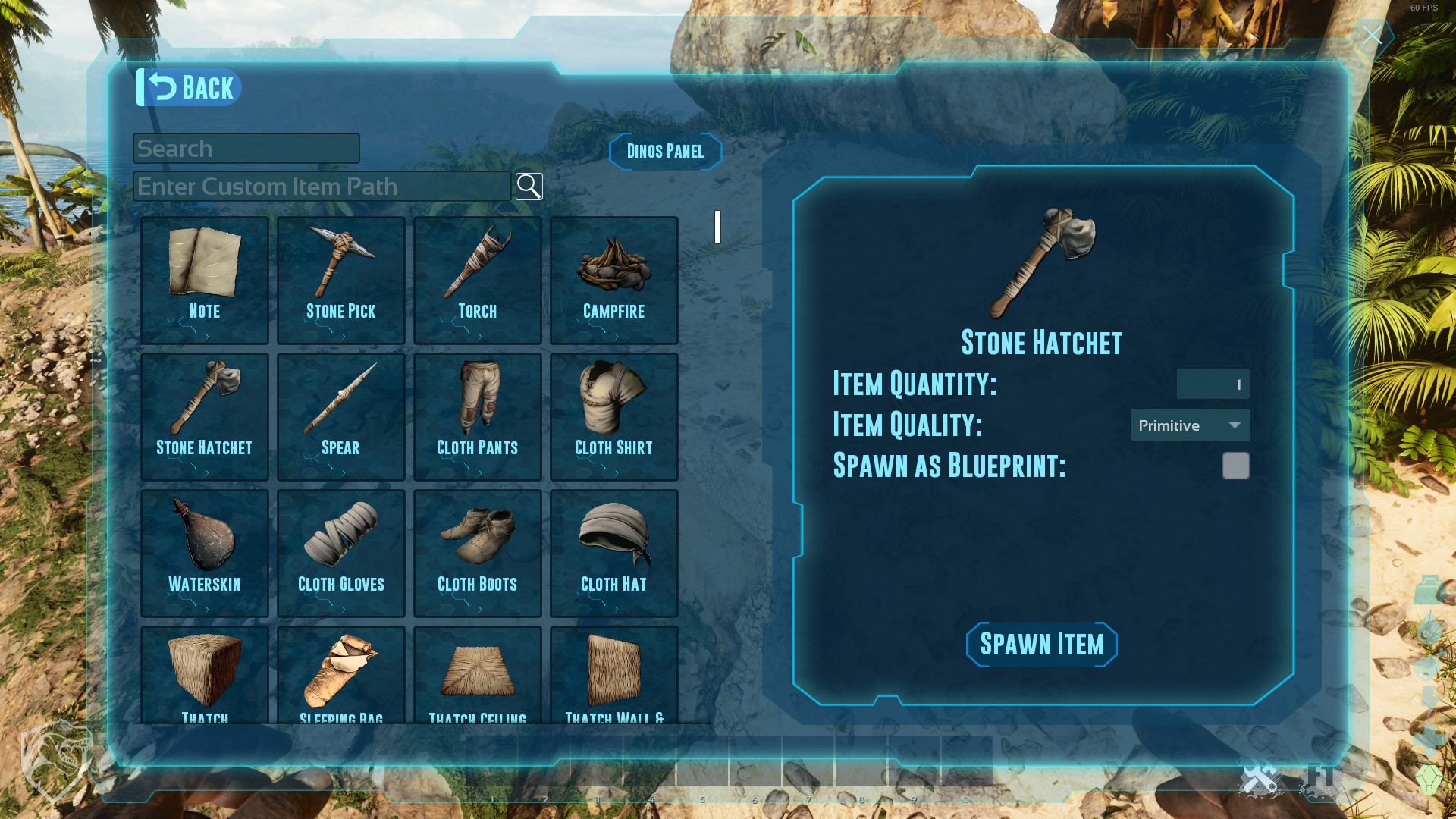Click the Search text field
This screenshot has width=1456, height=819.
tap(246, 149)
